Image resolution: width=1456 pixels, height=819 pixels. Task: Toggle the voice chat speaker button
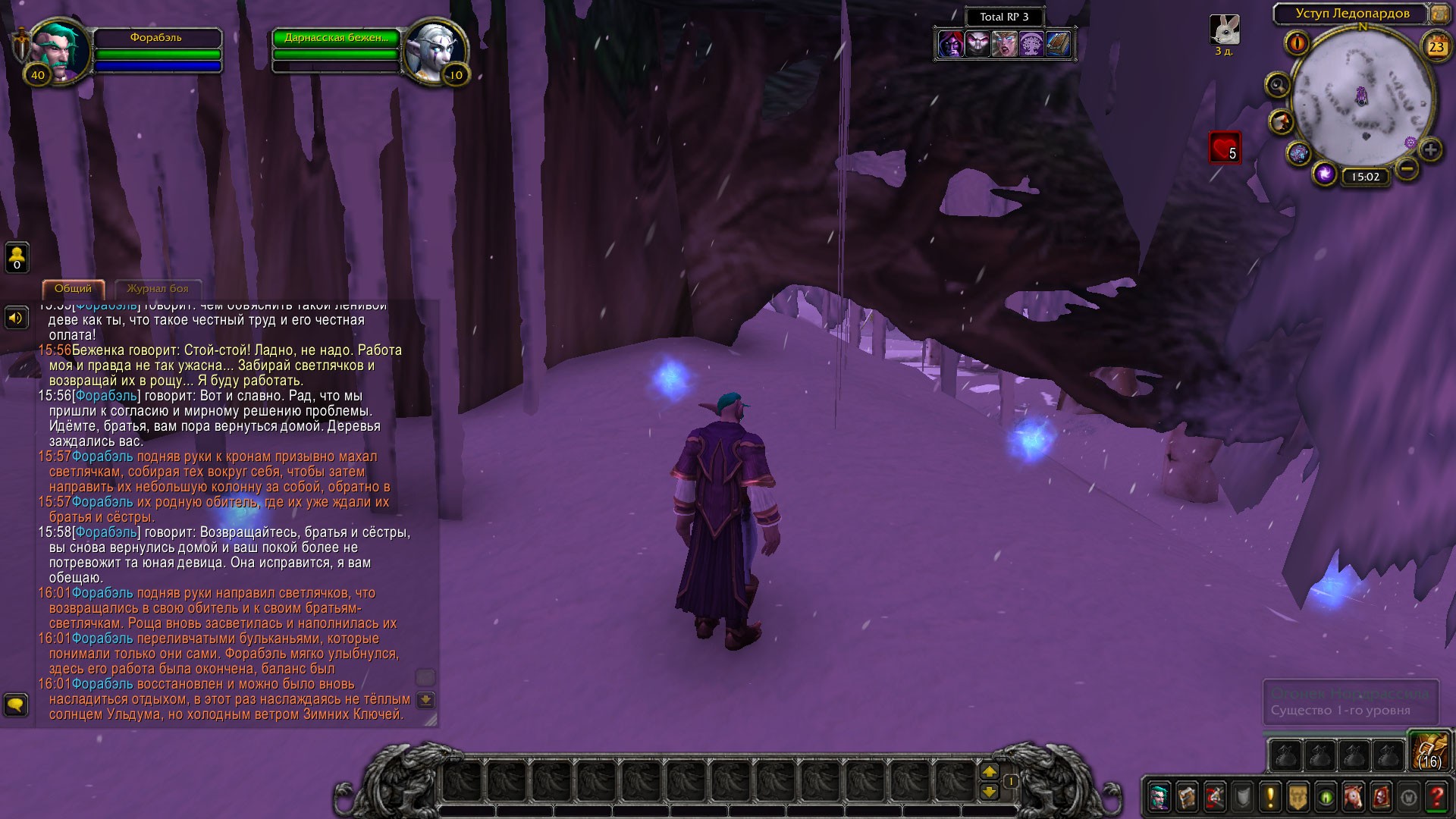[16, 318]
